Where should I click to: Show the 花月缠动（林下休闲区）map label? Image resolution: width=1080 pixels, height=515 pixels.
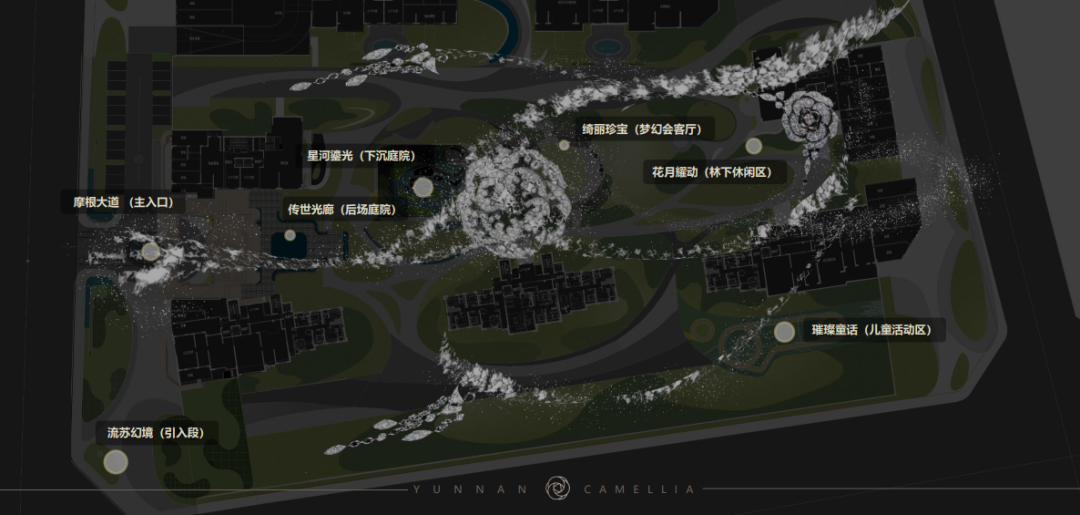tap(711, 172)
